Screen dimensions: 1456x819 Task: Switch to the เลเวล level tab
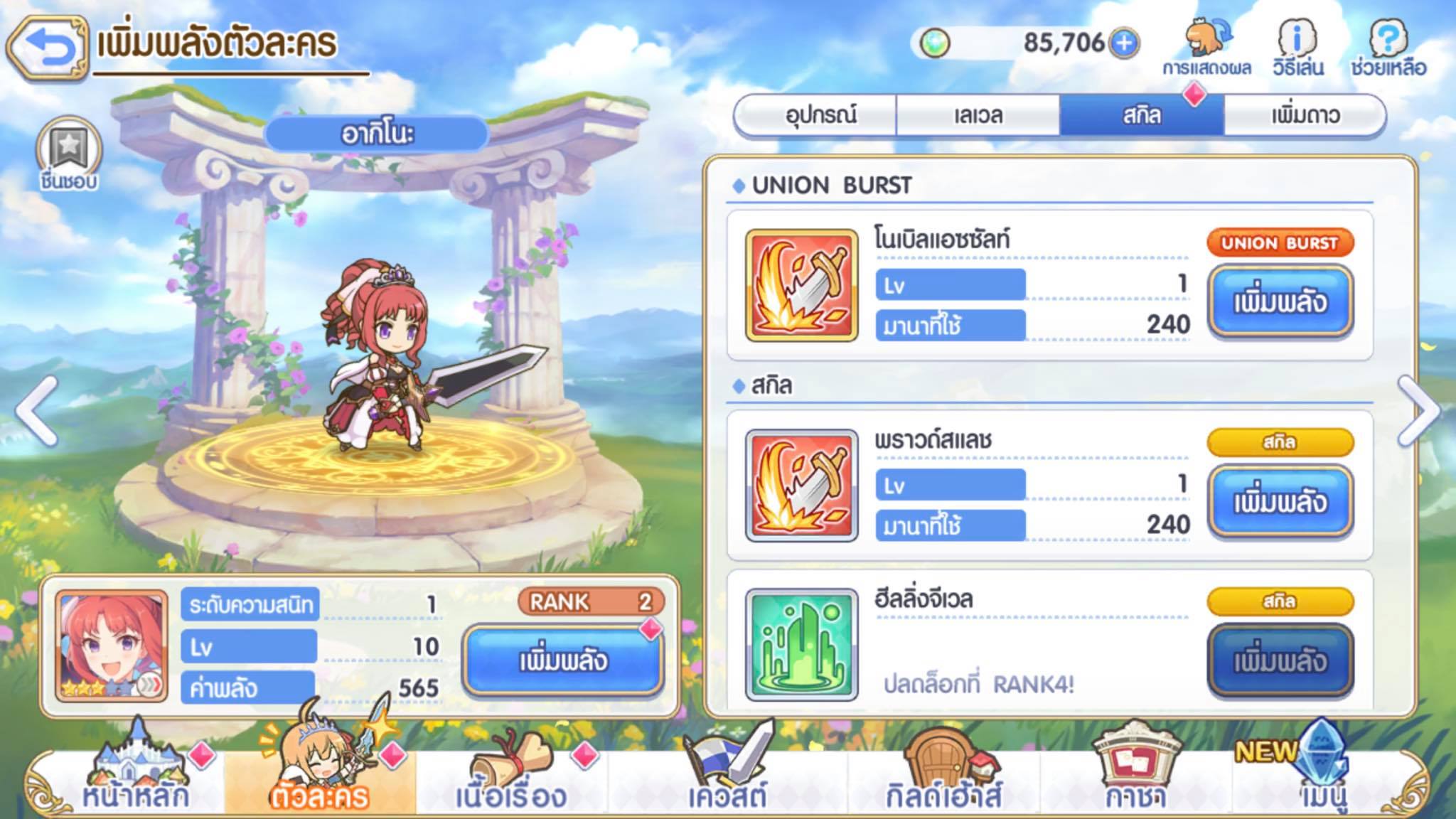click(978, 115)
